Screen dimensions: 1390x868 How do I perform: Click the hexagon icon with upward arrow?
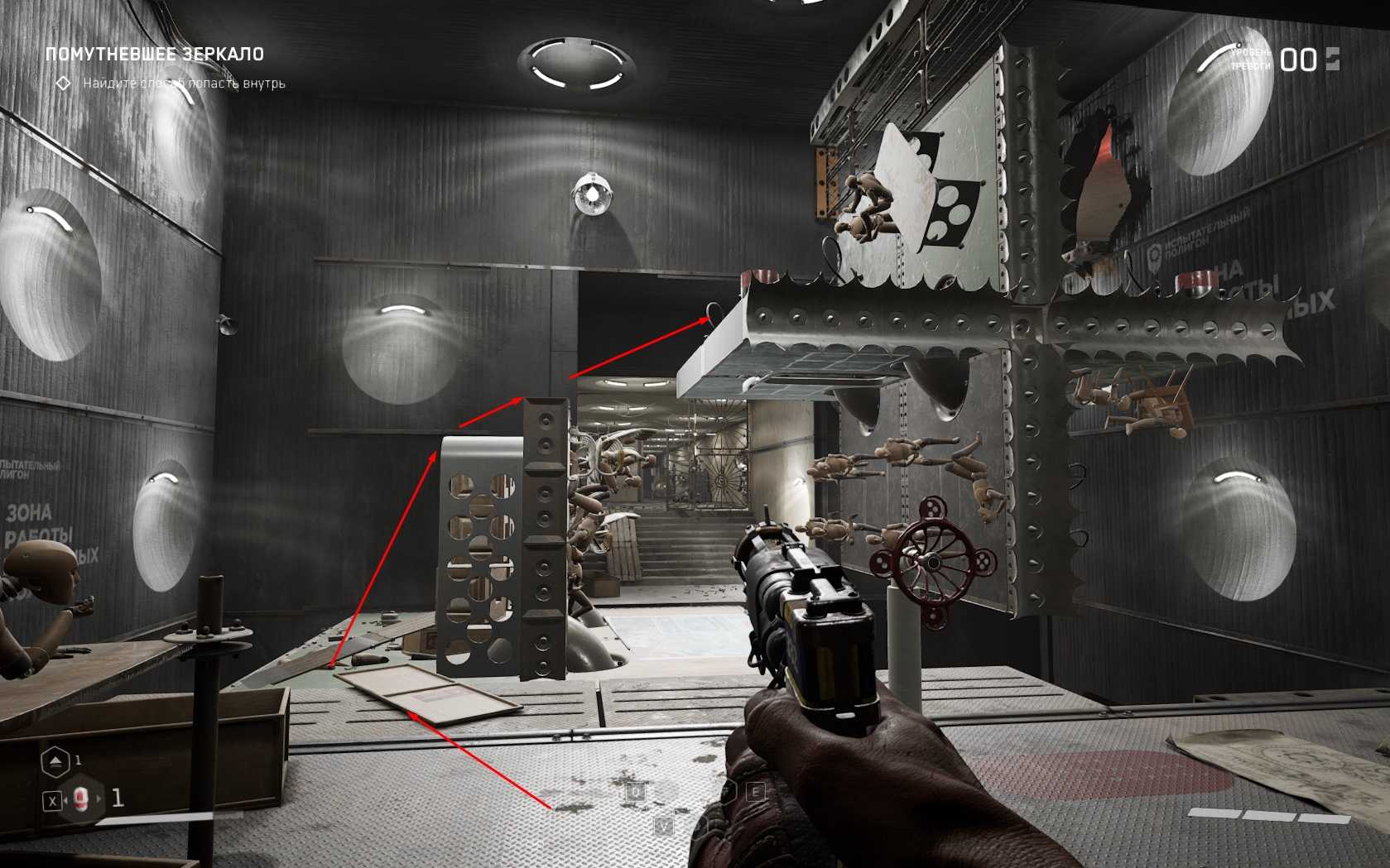(55, 761)
